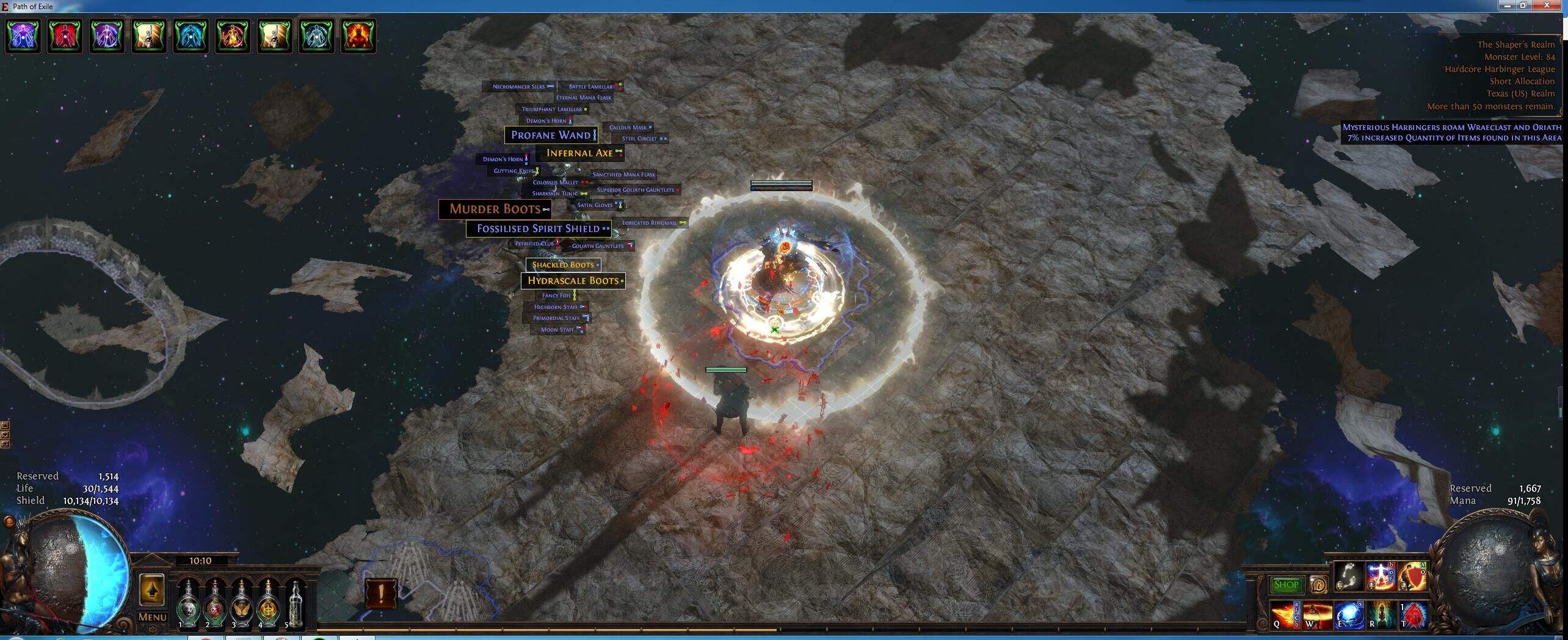Screen dimensions: 1568x640
Task: Open the green Shop button
Action: tap(1285, 585)
